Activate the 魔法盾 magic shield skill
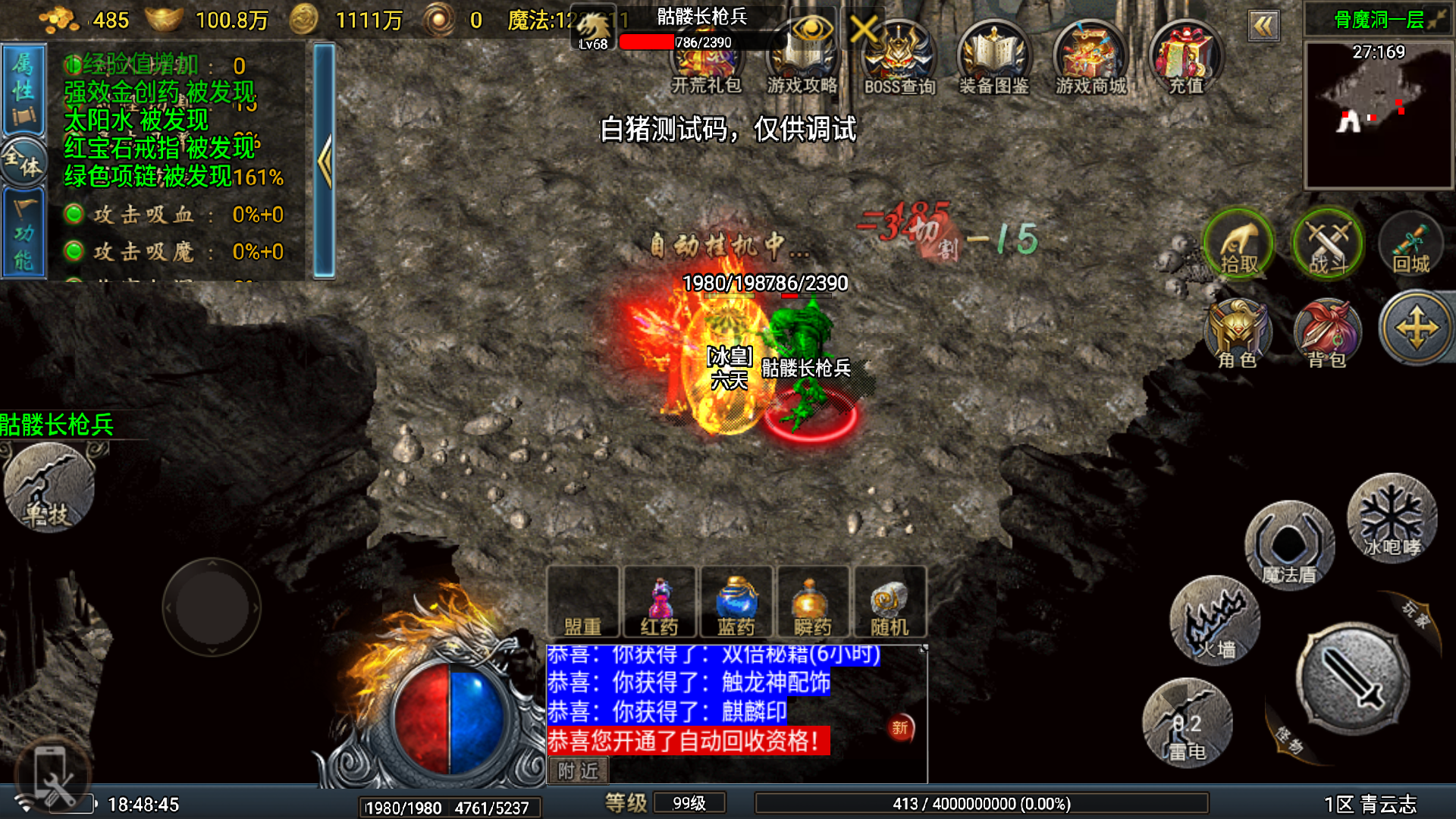 [1289, 546]
